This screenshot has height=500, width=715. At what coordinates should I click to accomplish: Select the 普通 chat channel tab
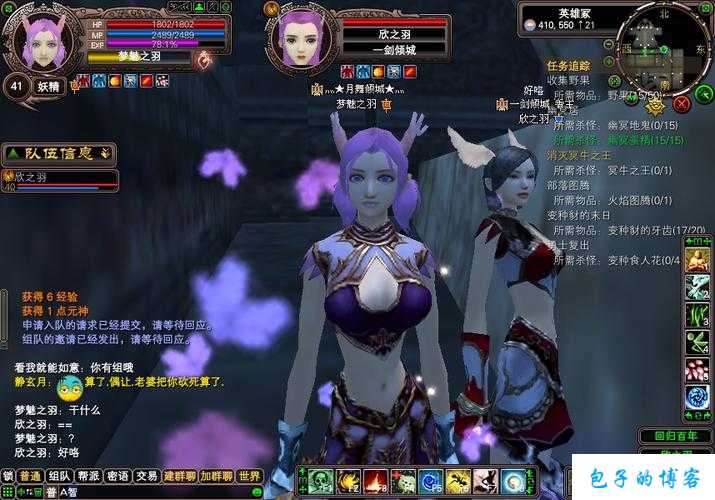(x=31, y=477)
